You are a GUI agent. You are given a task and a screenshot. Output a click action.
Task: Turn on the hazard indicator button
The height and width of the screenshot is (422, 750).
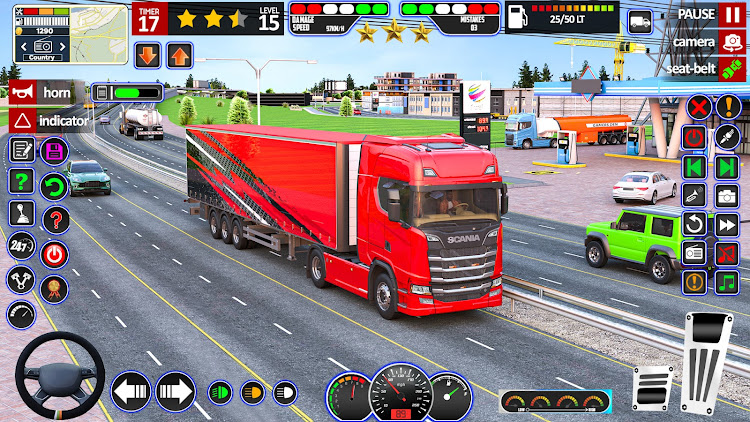pyautogui.click(x=50, y=120)
